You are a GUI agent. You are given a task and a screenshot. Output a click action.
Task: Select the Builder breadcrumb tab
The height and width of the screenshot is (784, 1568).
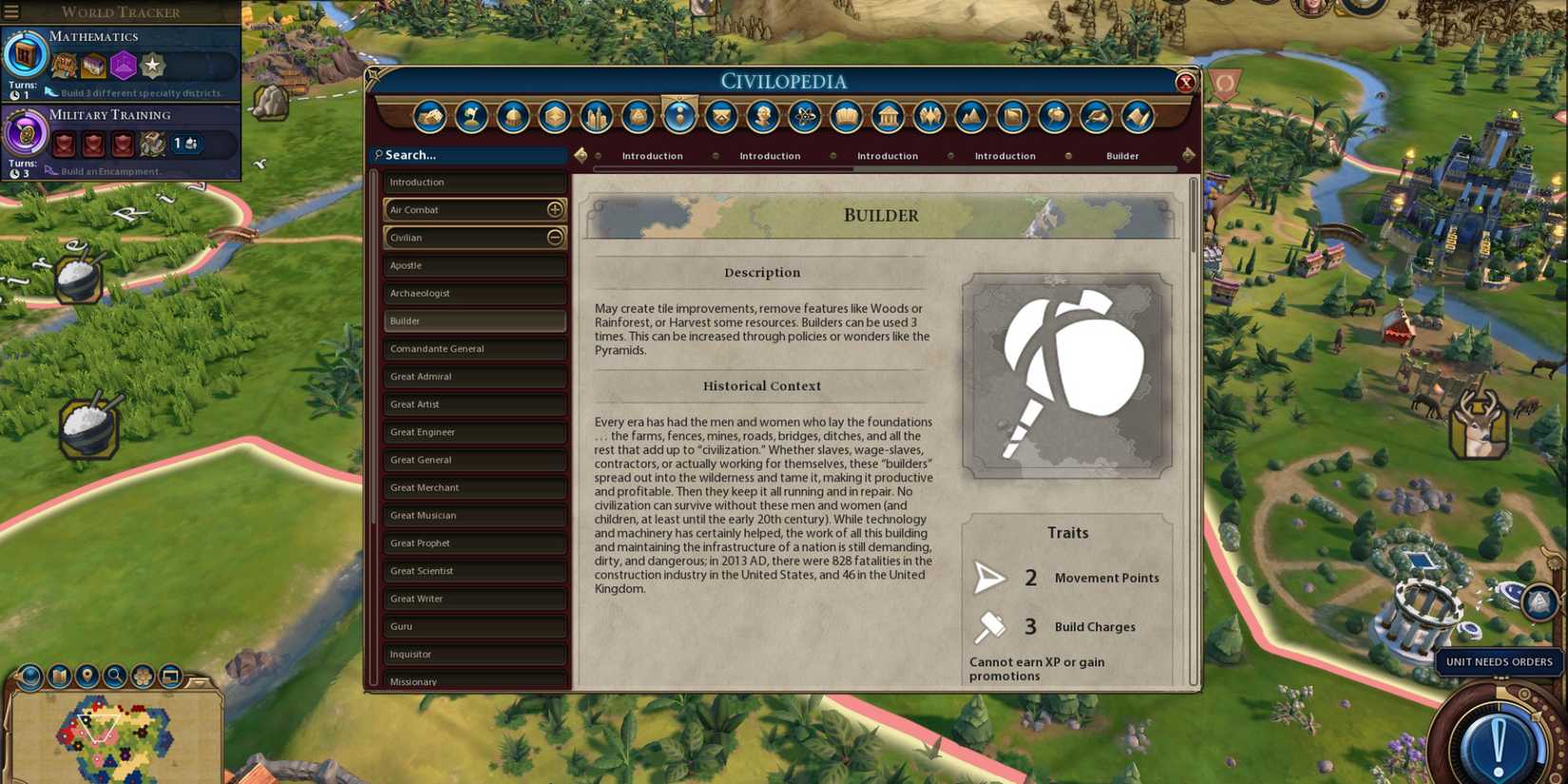[1122, 156]
